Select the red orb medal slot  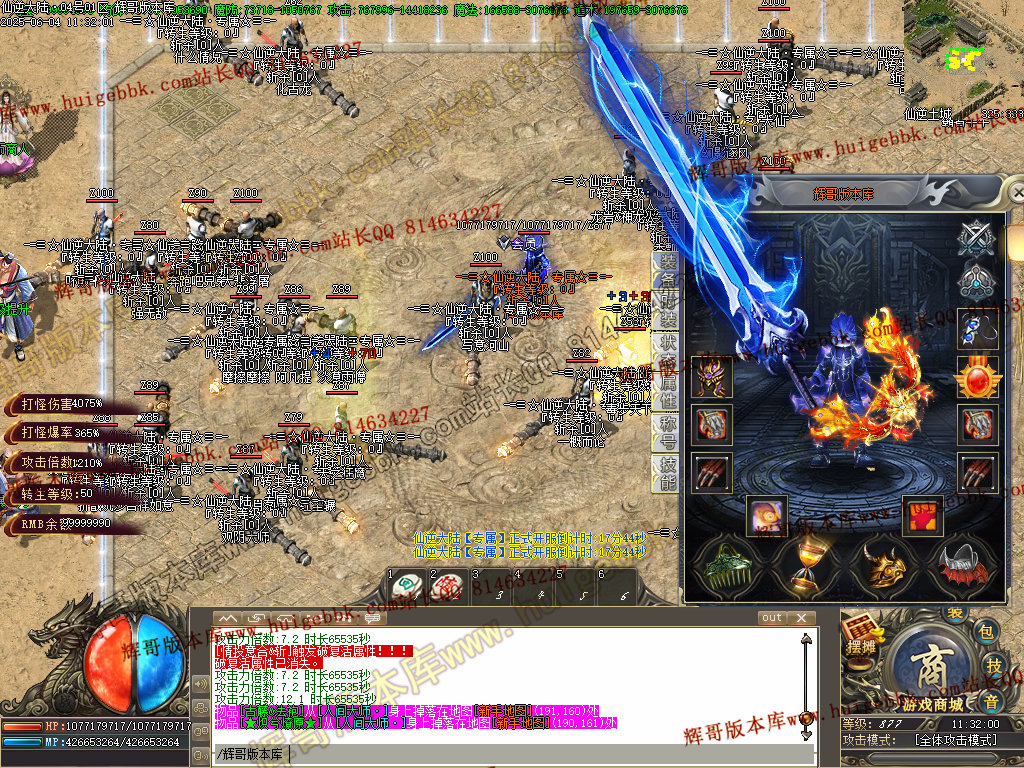pyautogui.click(x=977, y=378)
